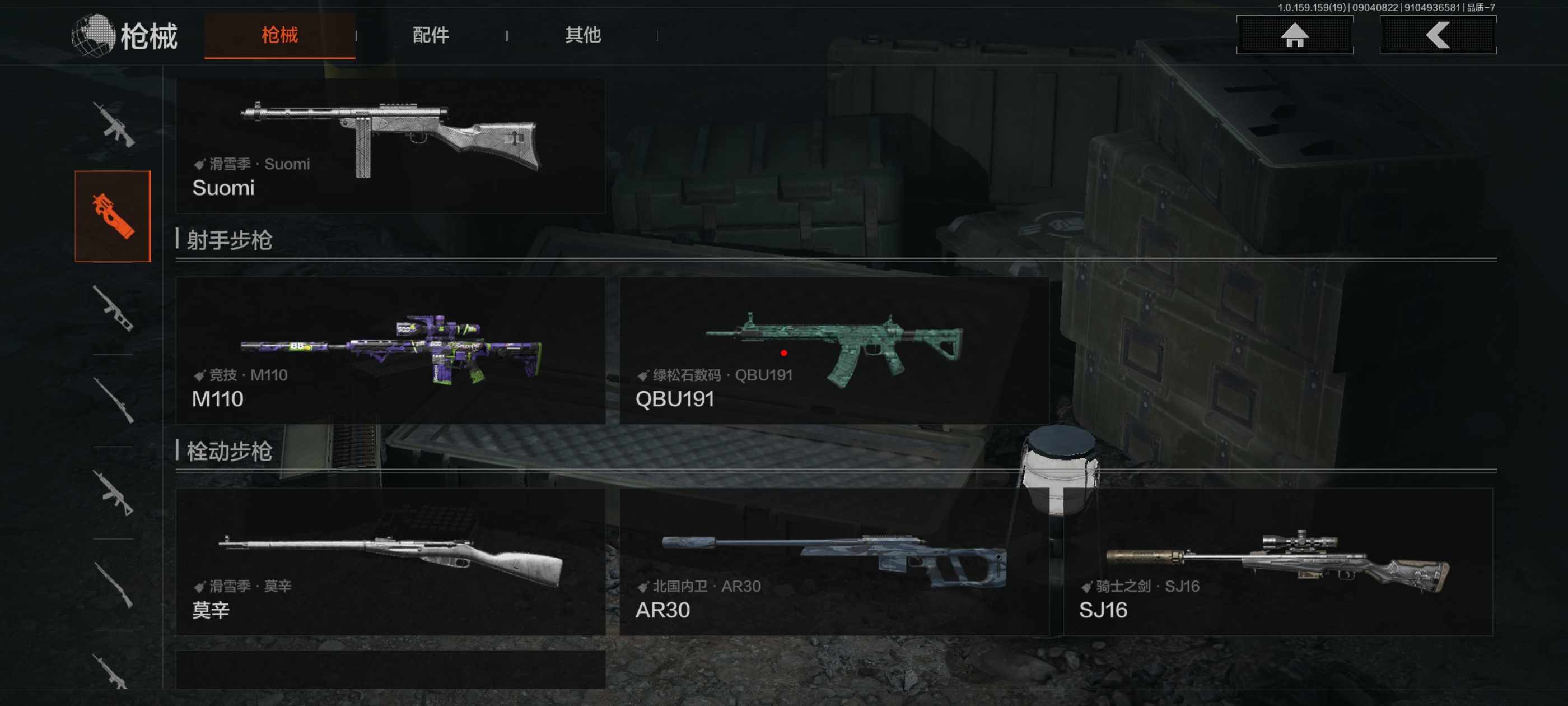This screenshot has height=706, width=1568.
Task: Open the 配件 attachments tab
Action: [430, 35]
